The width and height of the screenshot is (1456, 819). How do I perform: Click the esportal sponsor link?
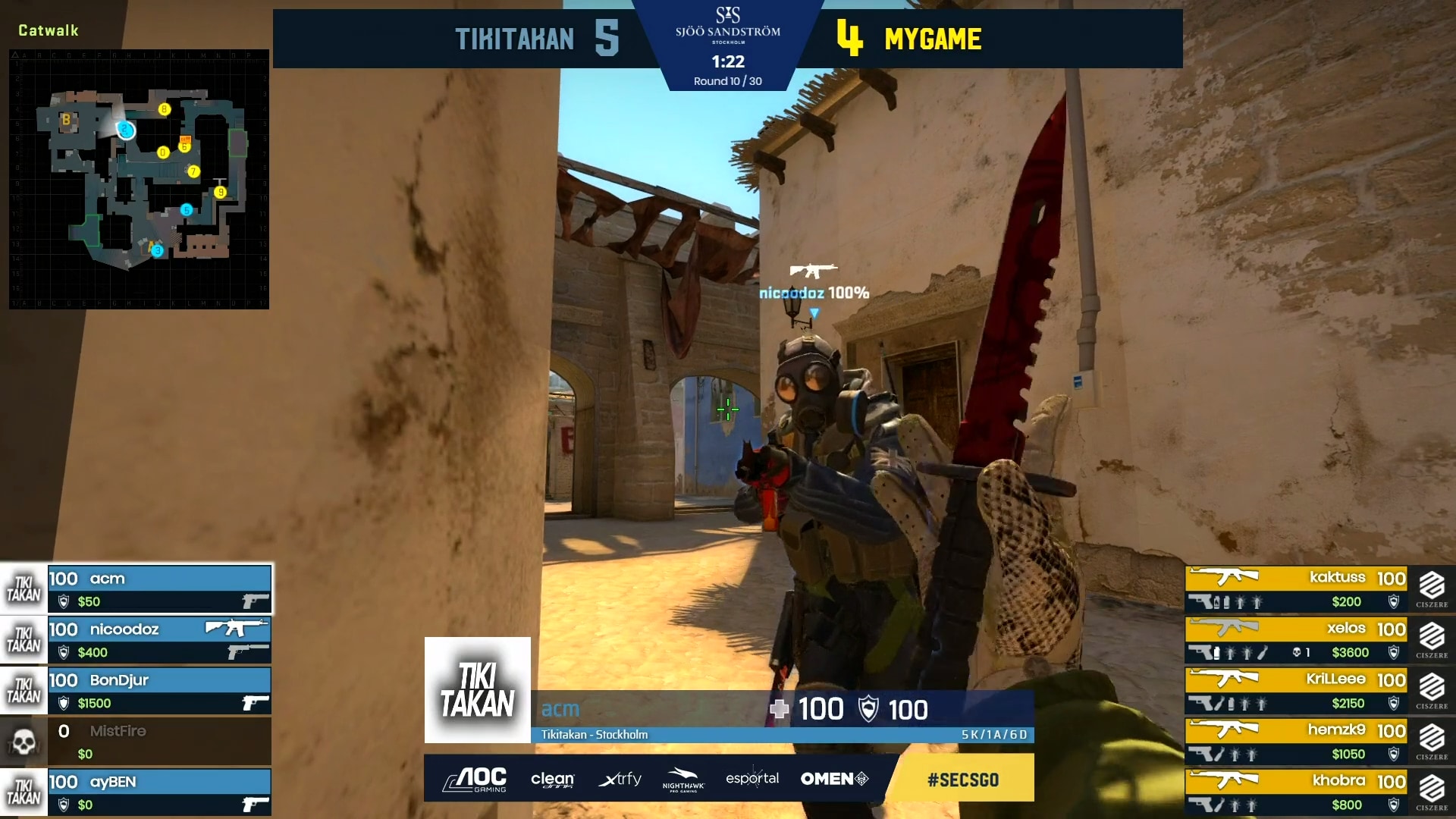(x=751, y=778)
